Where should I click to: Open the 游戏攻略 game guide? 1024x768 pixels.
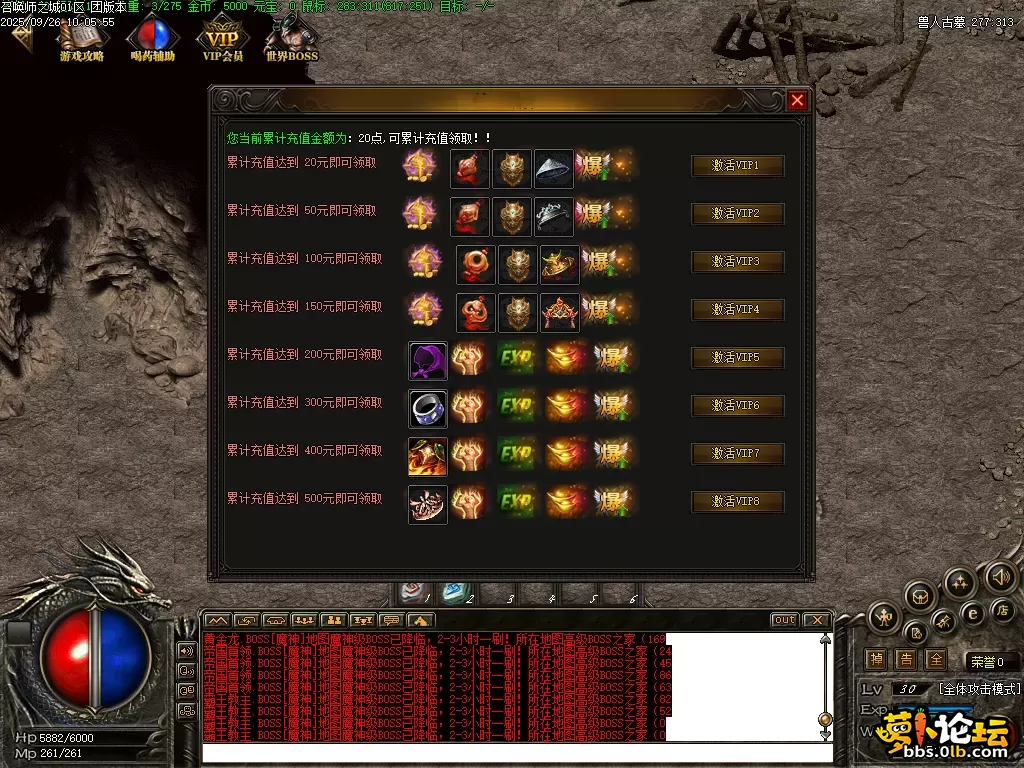(82, 40)
